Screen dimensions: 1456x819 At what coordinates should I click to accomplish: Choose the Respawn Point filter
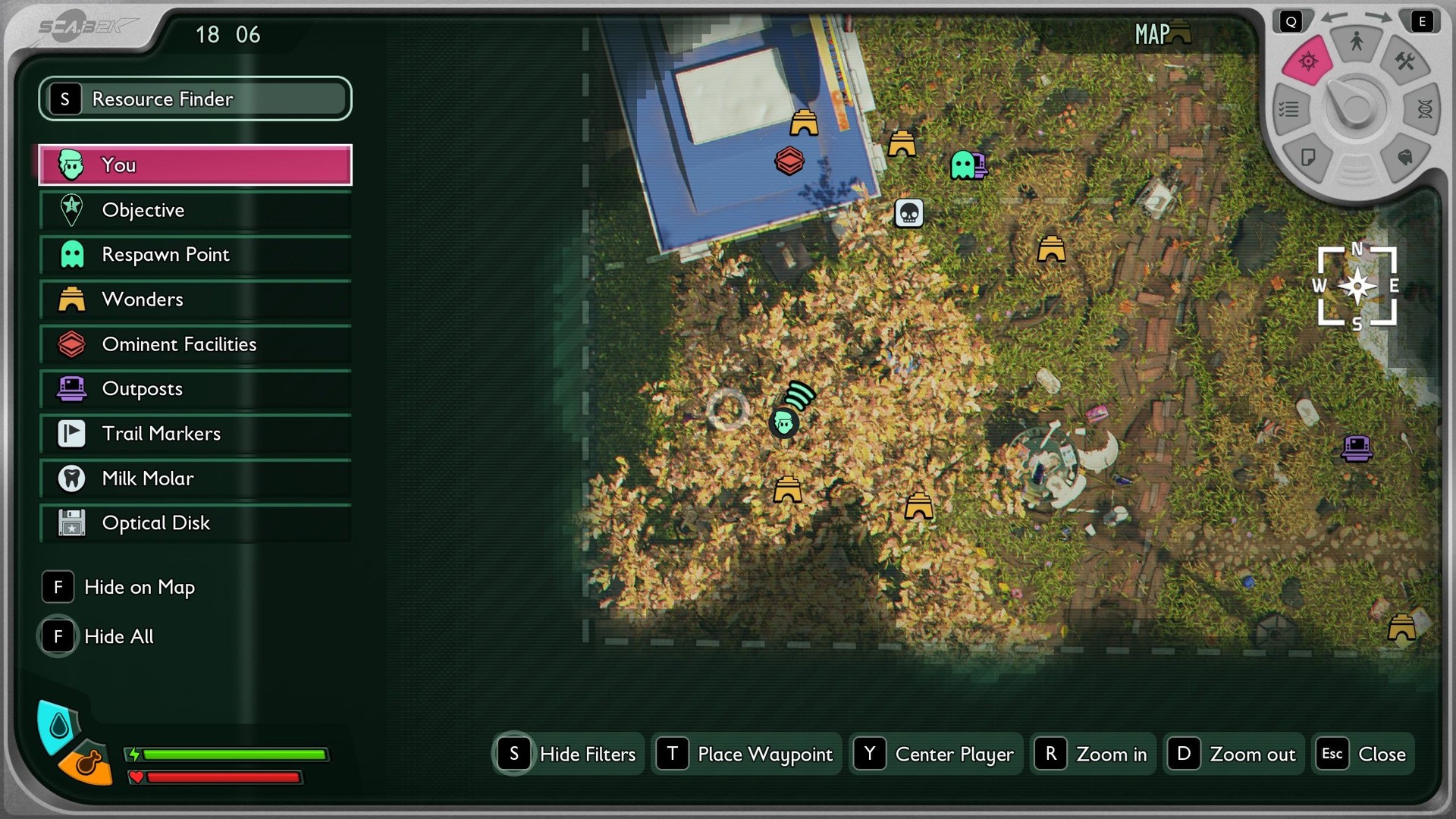pyautogui.click(x=195, y=255)
